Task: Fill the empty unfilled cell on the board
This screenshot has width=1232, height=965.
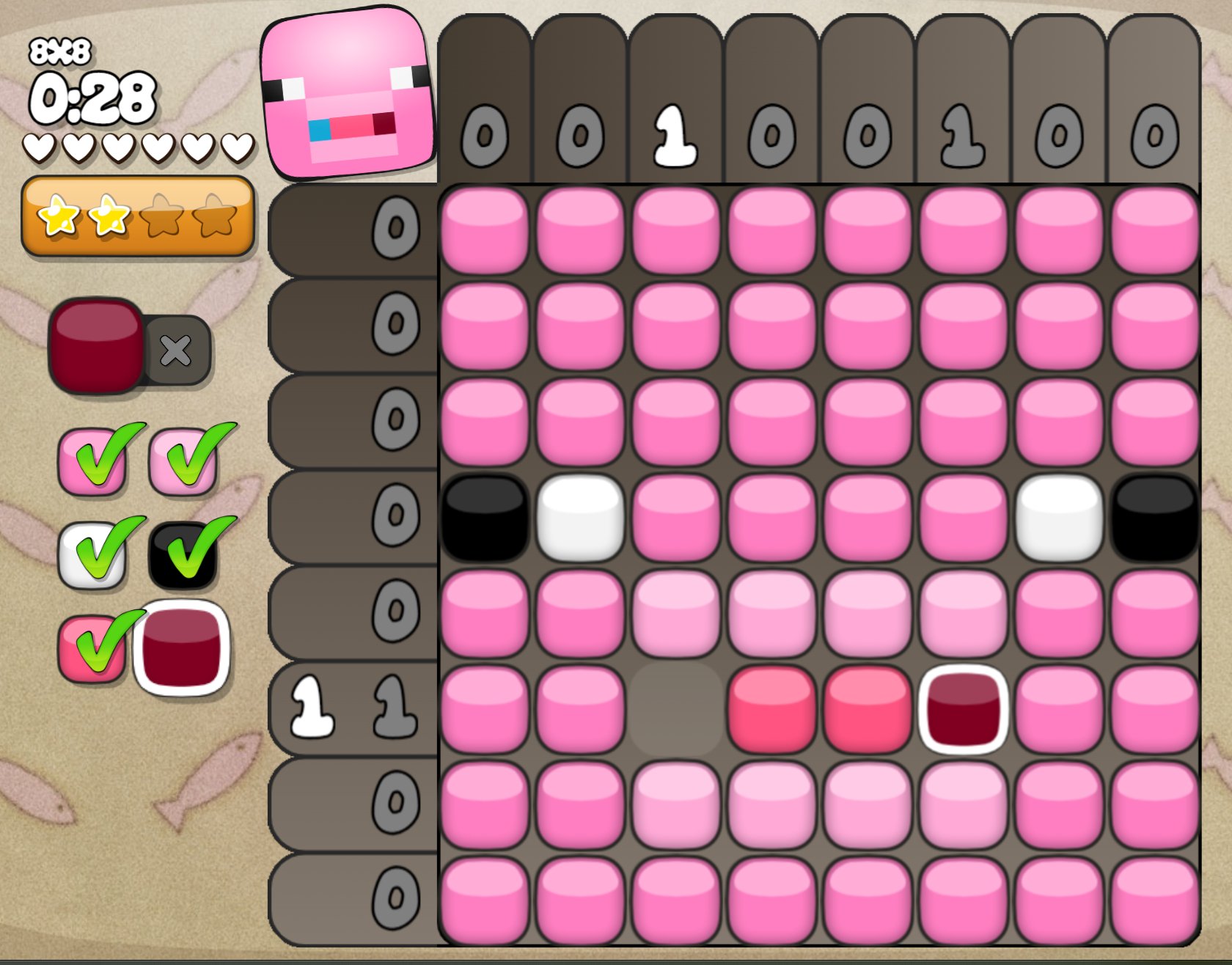Action: click(675, 709)
